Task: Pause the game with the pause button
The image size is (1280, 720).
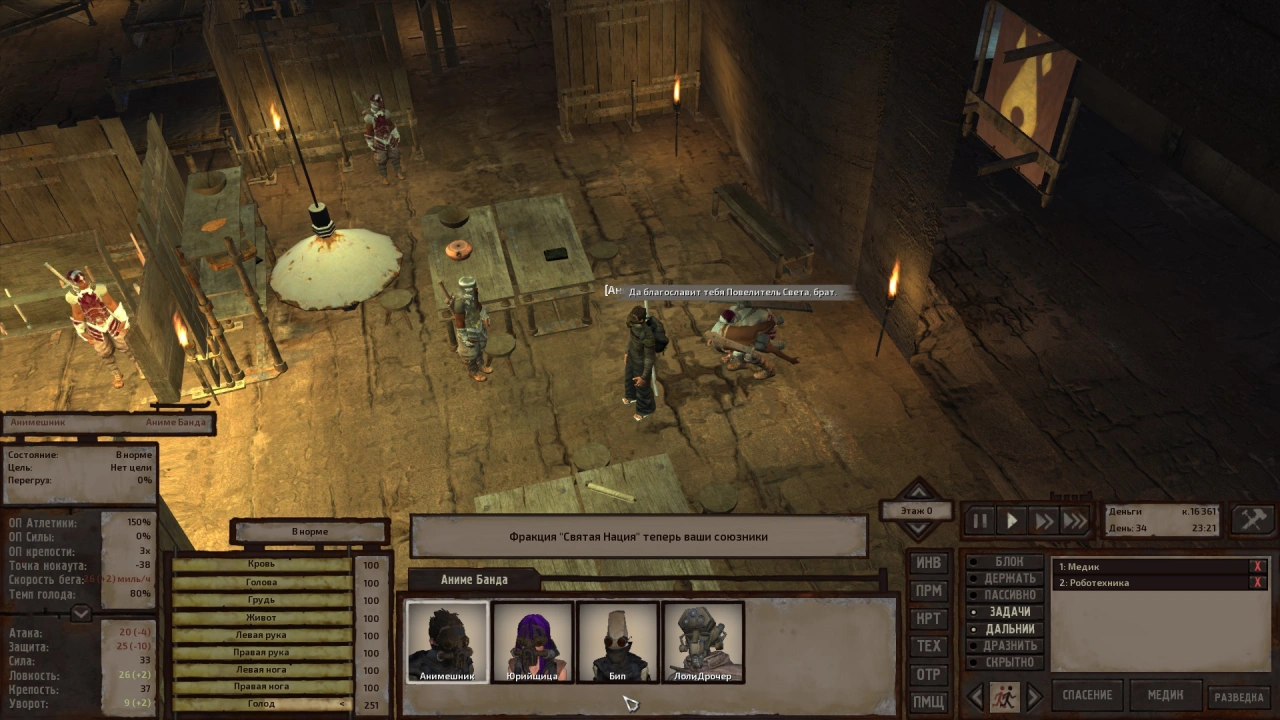Action: [980, 521]
